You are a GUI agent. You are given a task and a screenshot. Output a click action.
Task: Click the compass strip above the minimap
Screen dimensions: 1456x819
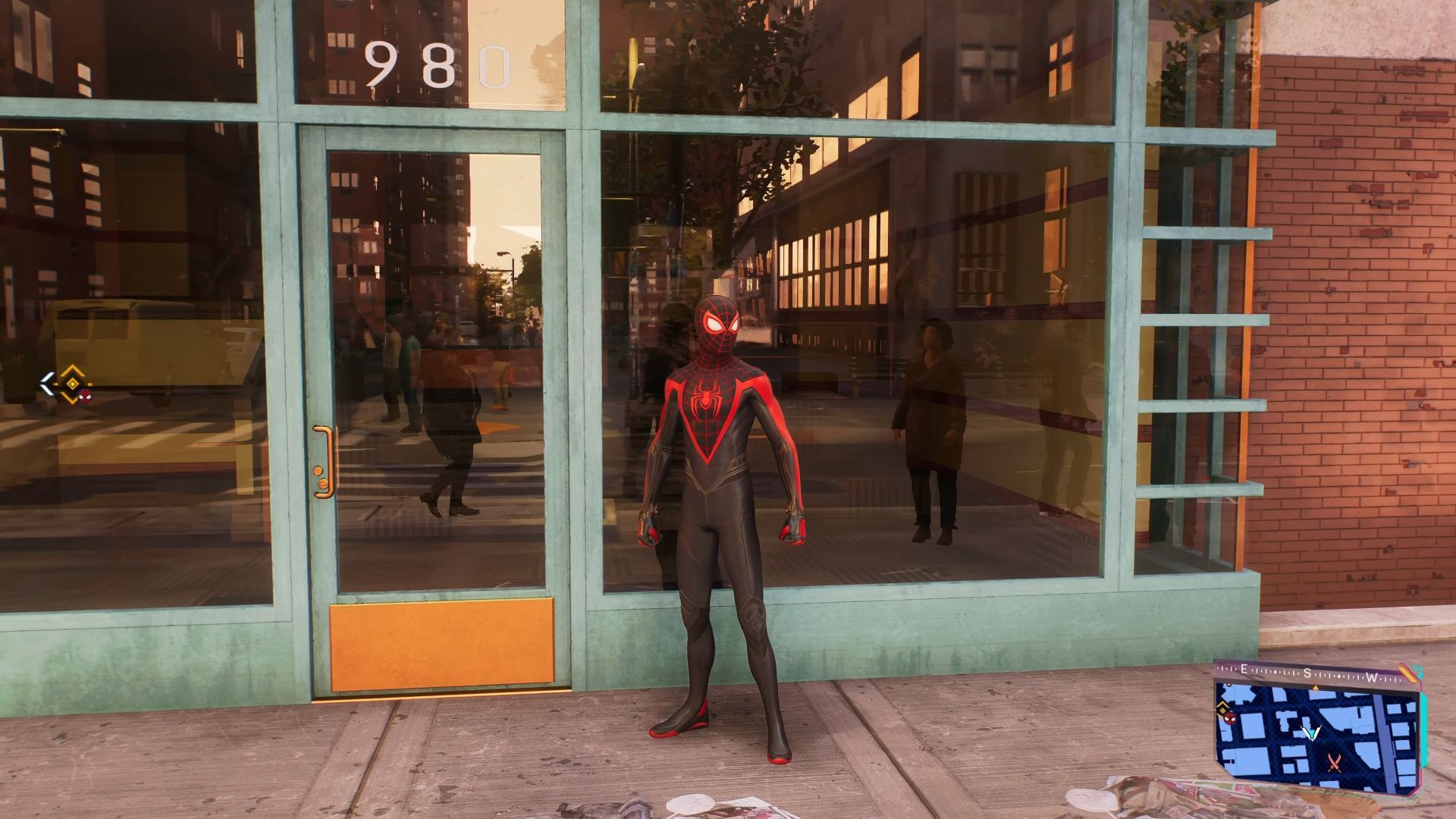tap(1308, 674)
